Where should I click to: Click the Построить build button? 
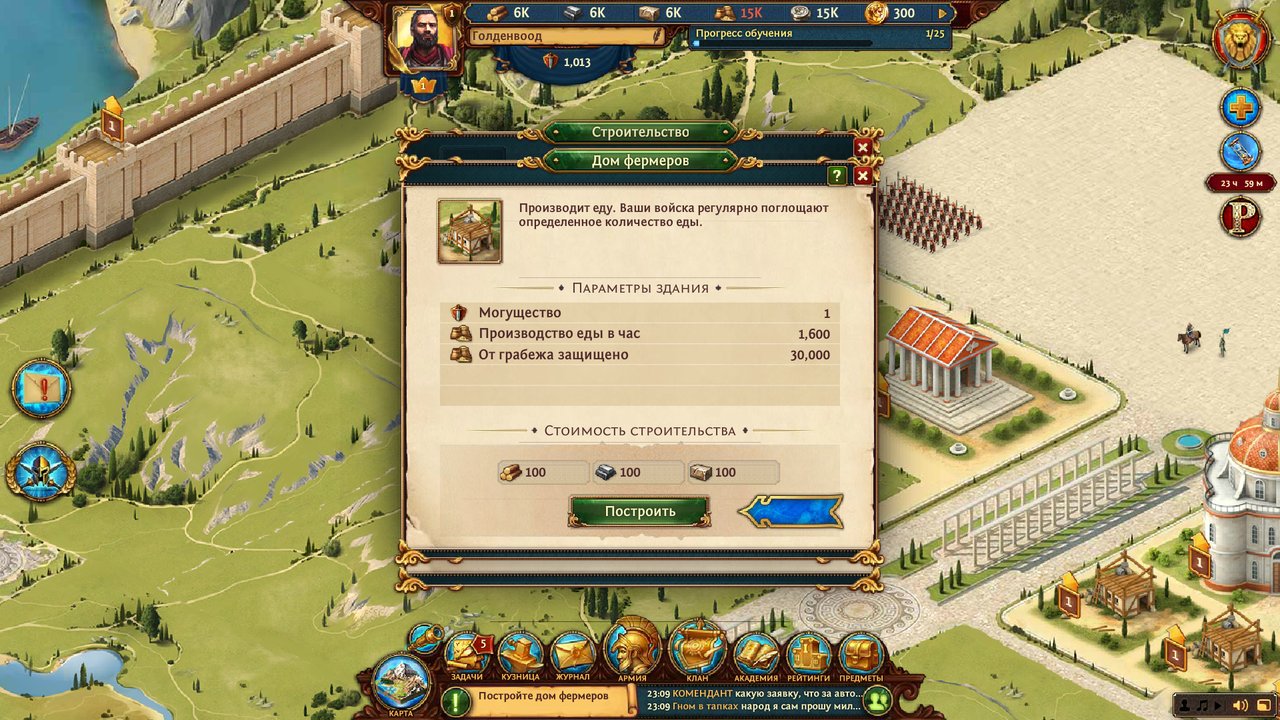click(x=639, y=511)
